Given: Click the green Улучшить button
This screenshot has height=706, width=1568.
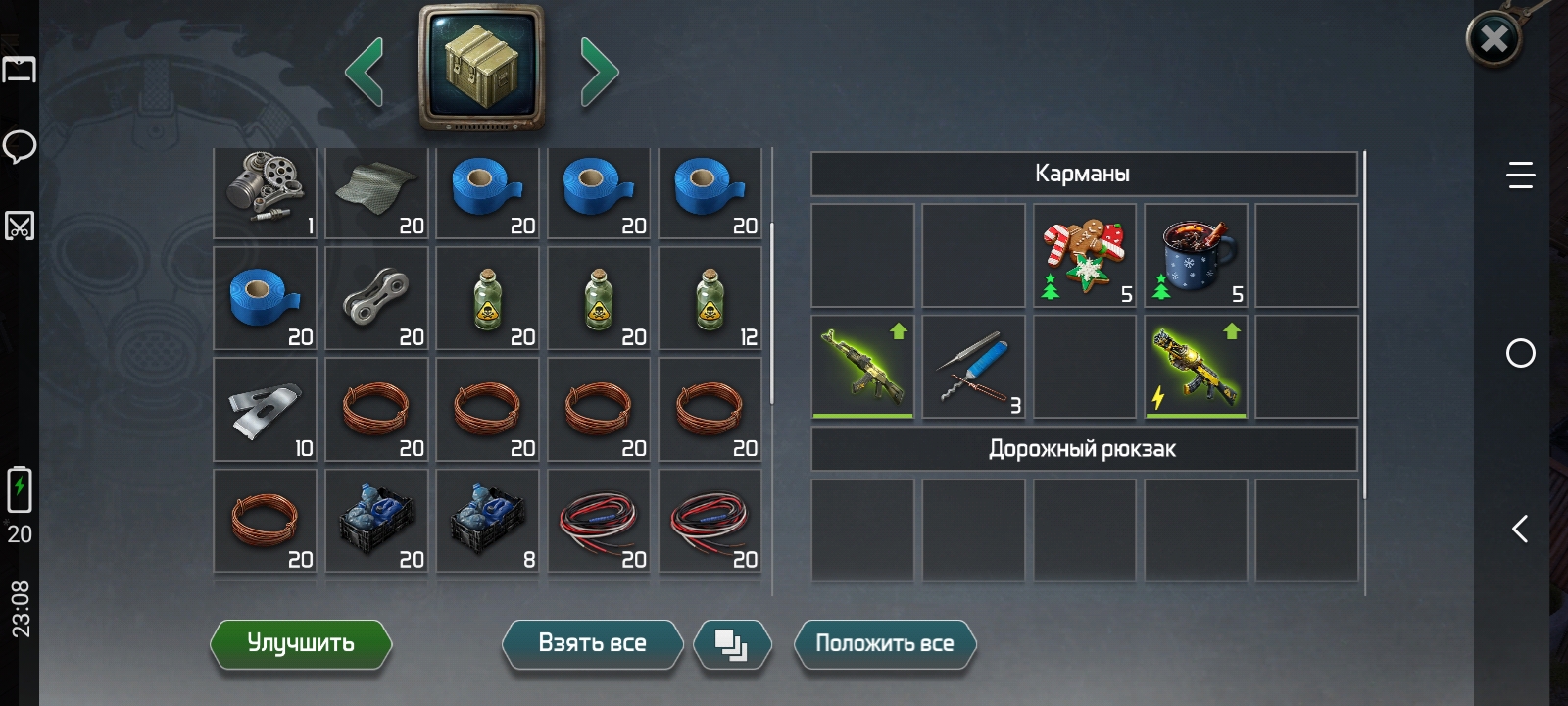Looking at the screenshot, I should (x=301, y=643).
